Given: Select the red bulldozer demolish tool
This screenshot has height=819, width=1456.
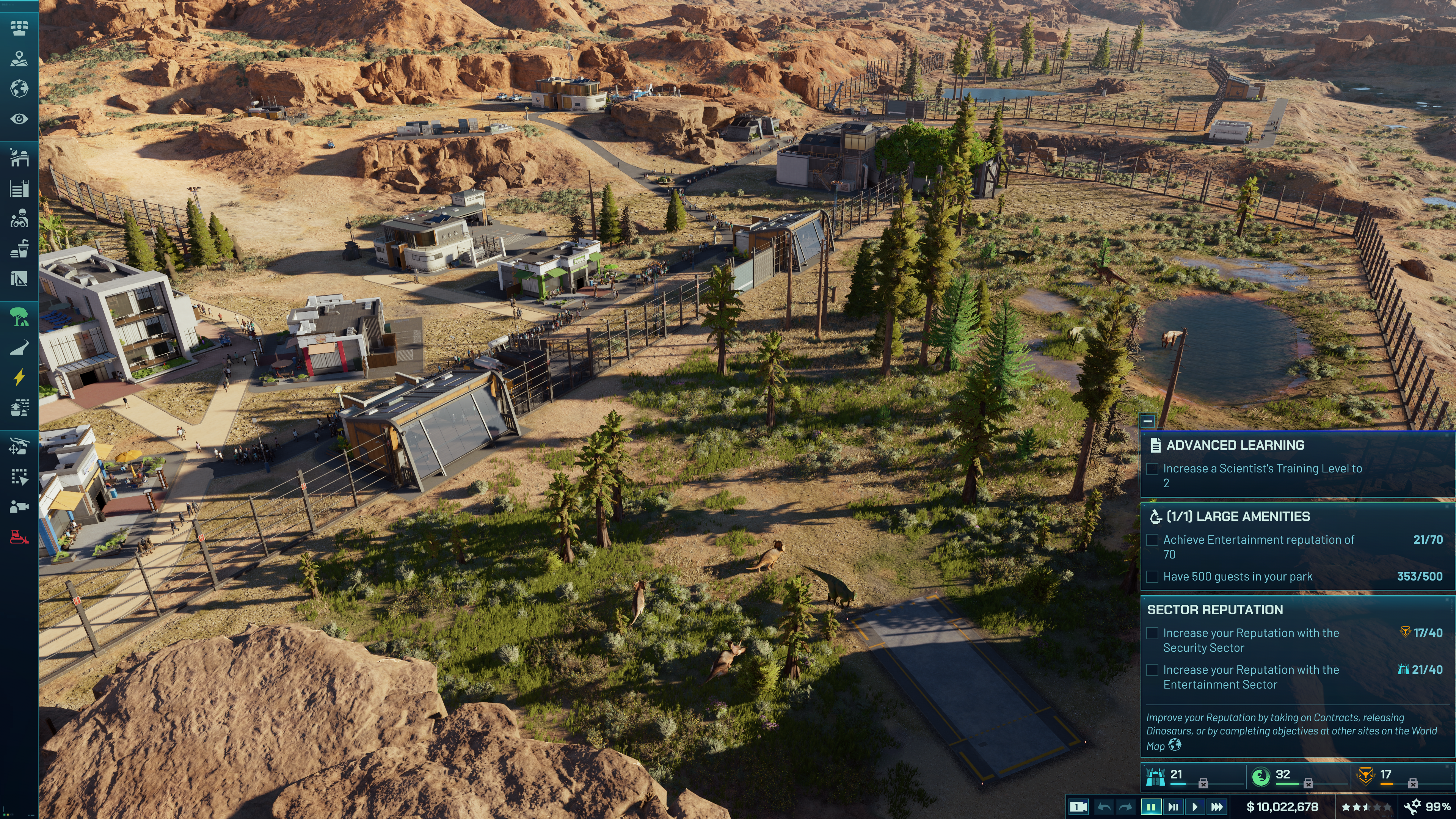Looking at the screenshot, I should (19, 537).
